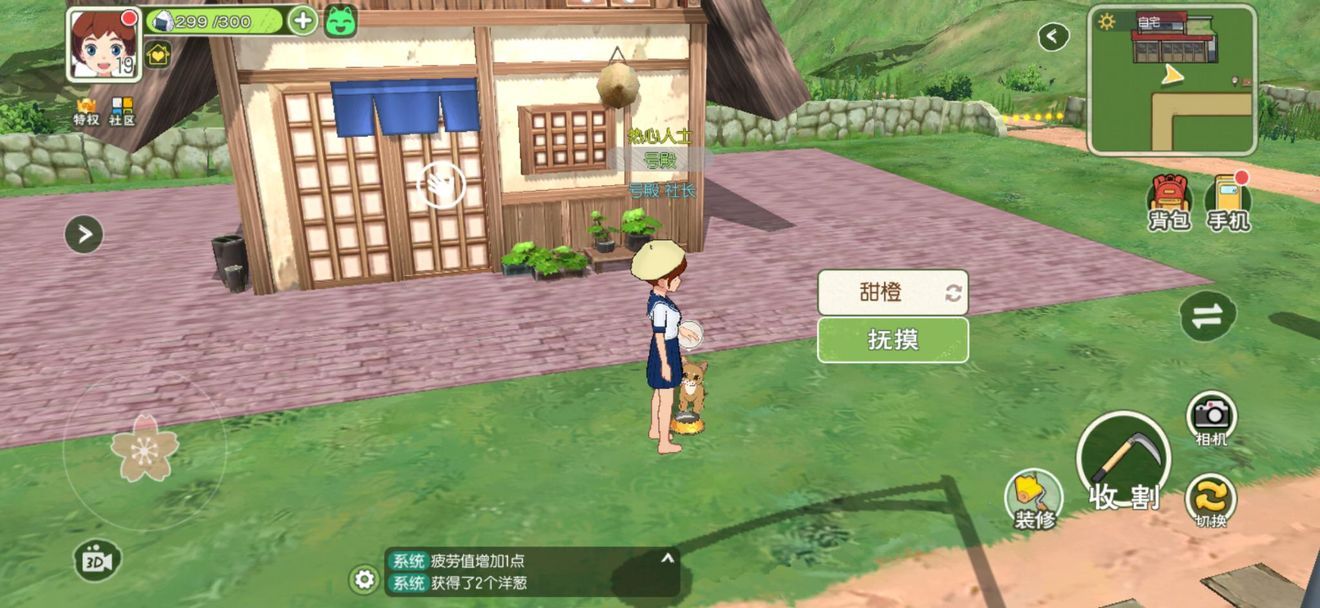Open the 社区 community menu
This screenshot has width=1320, height=608.
point(122,111)
